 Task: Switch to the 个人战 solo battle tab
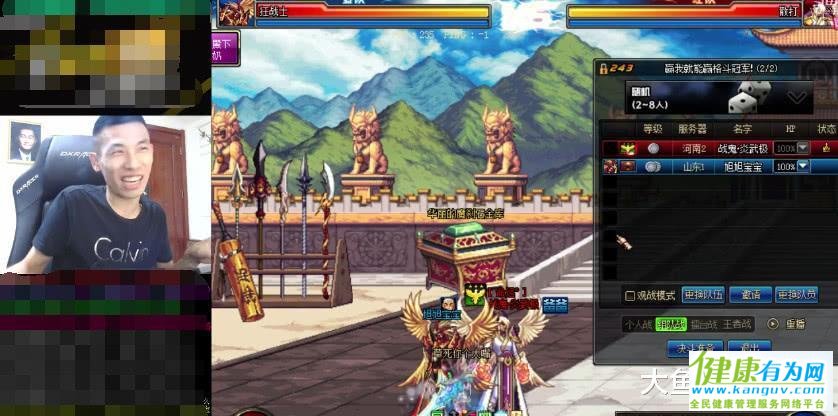click(x=637, y=324)
